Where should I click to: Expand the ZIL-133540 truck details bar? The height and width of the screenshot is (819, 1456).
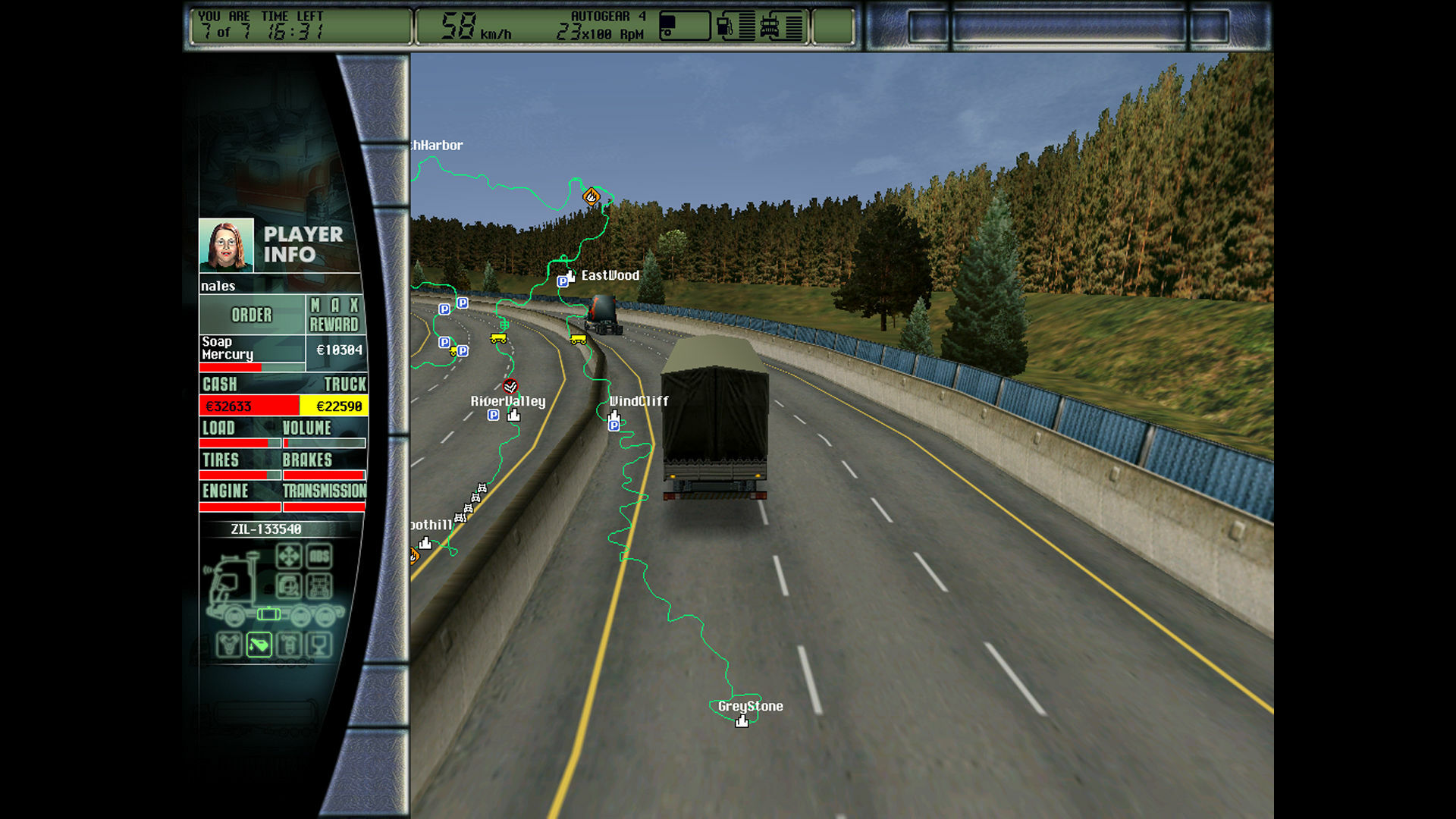pos(265,529)
